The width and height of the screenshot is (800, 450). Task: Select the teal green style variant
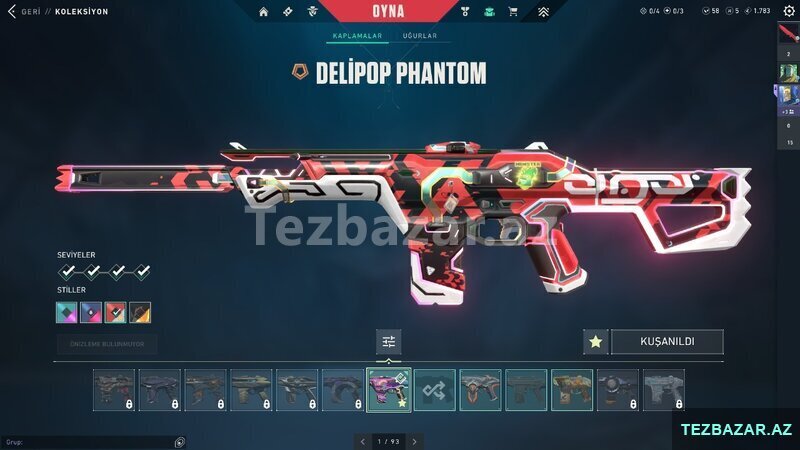[x=67, y=312]
